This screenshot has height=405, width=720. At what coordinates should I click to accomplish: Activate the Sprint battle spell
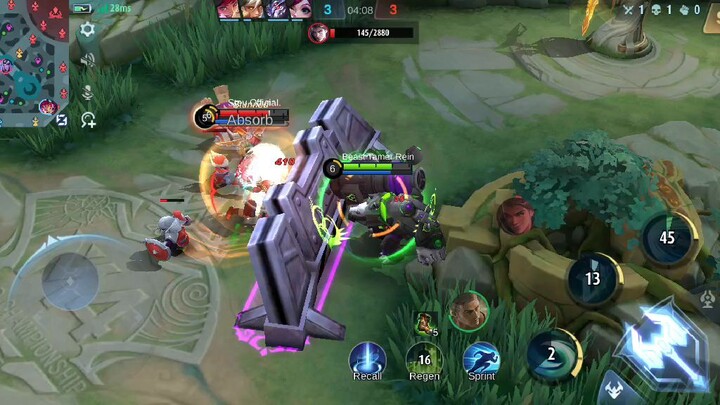pyautogui.click(x=481, y=358)
